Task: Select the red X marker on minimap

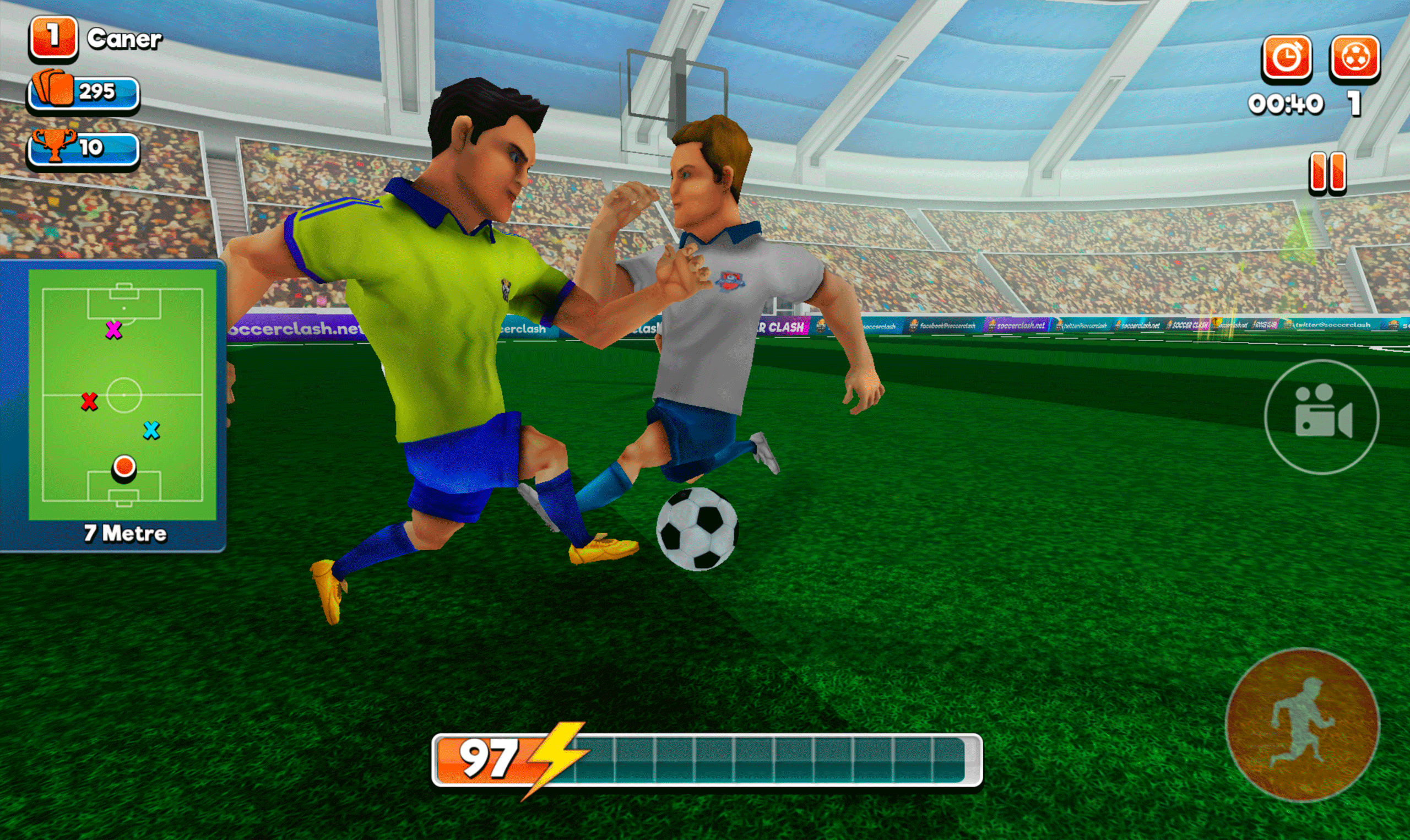Action: [89, 402]
